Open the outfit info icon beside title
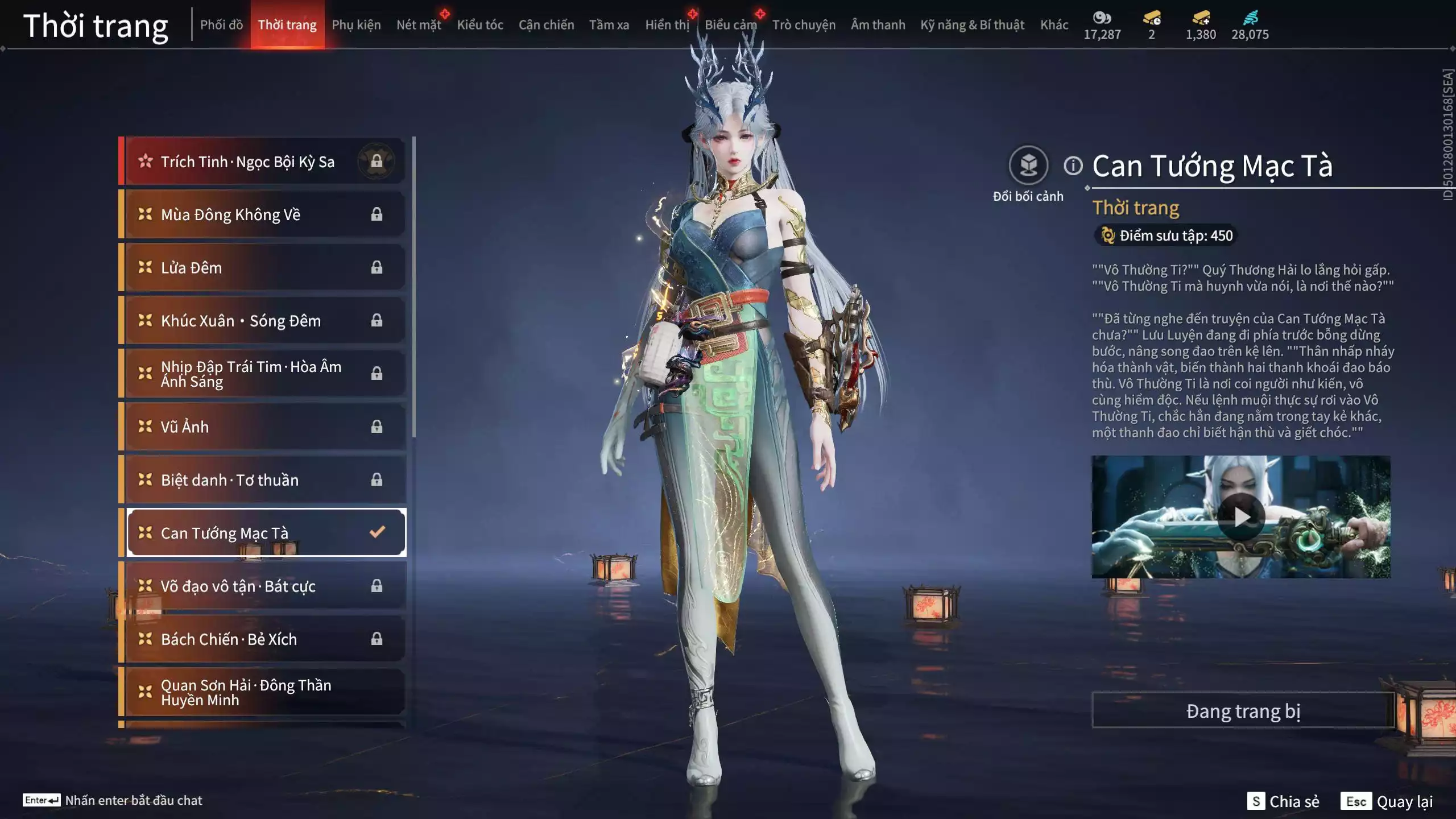Screen dimensions: 1456x819 [1073, 166]
